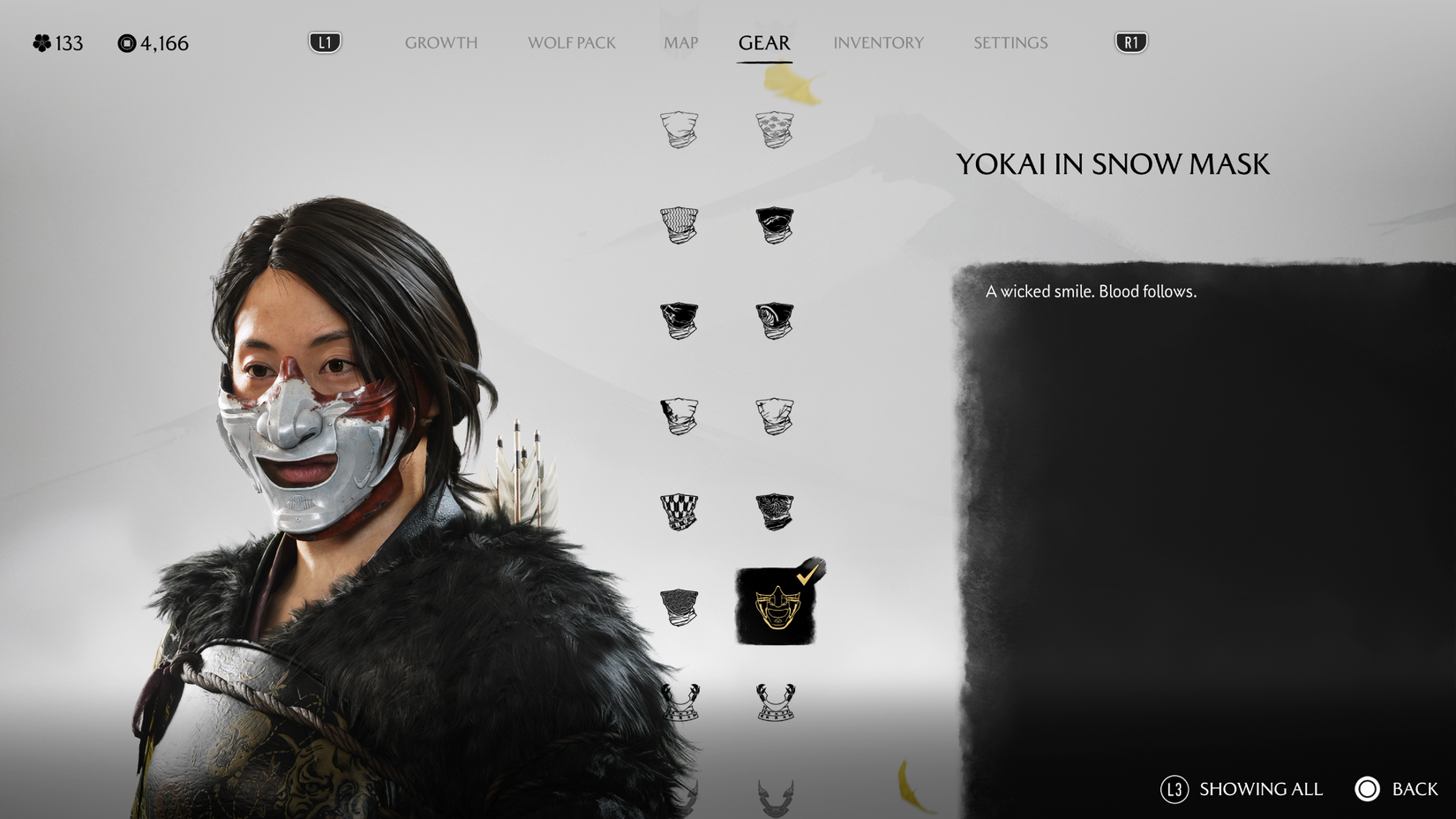Choose the left horned half mask
The width and height of the screenshot is (1456, 819).
pyautogui.click(x=679, y=702)
